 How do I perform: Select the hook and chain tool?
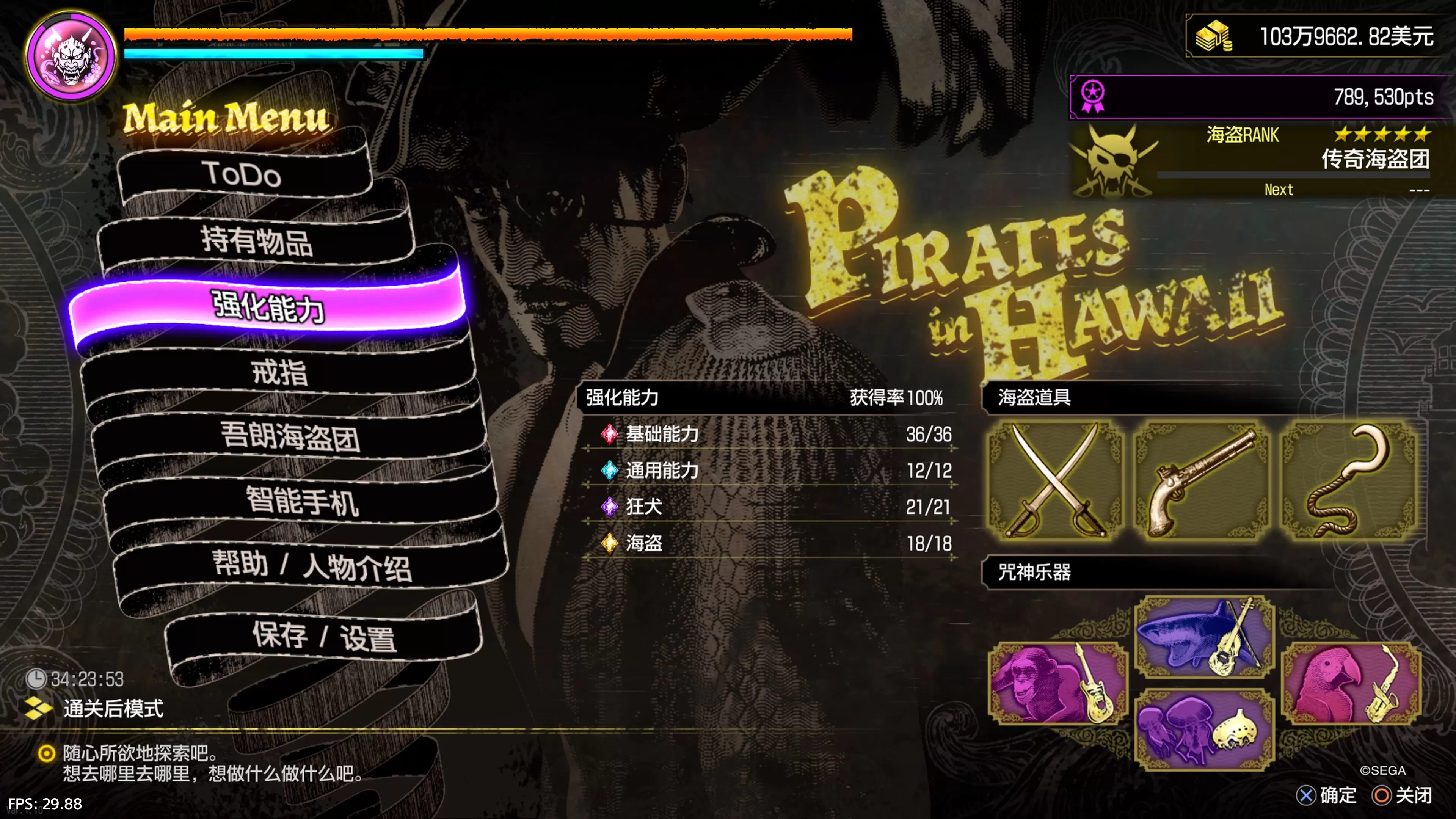click(1349, 480)
